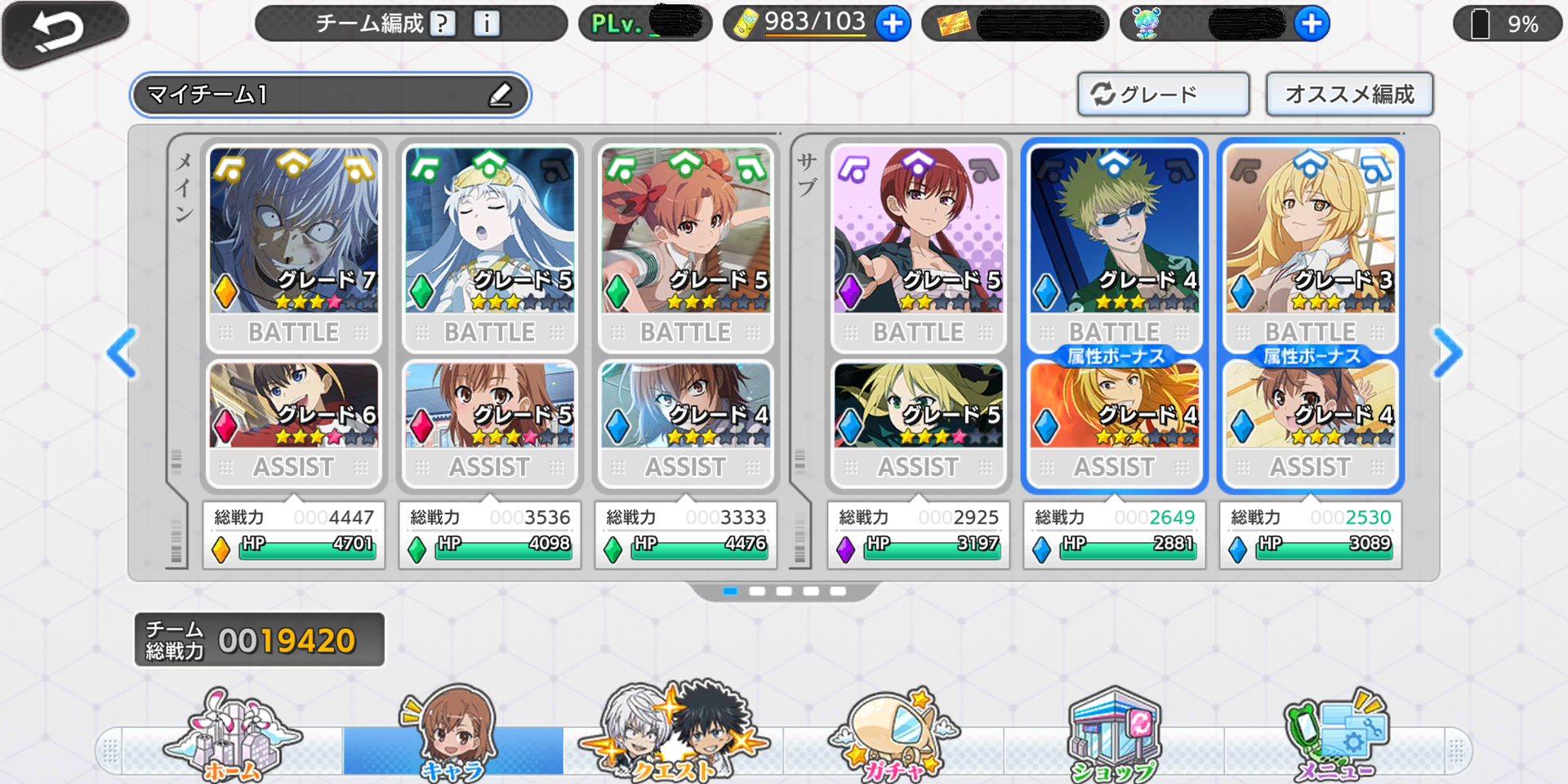Add premium currency with the plus beside the gem
1568x784 pixels.
[x=1312, y=24]
